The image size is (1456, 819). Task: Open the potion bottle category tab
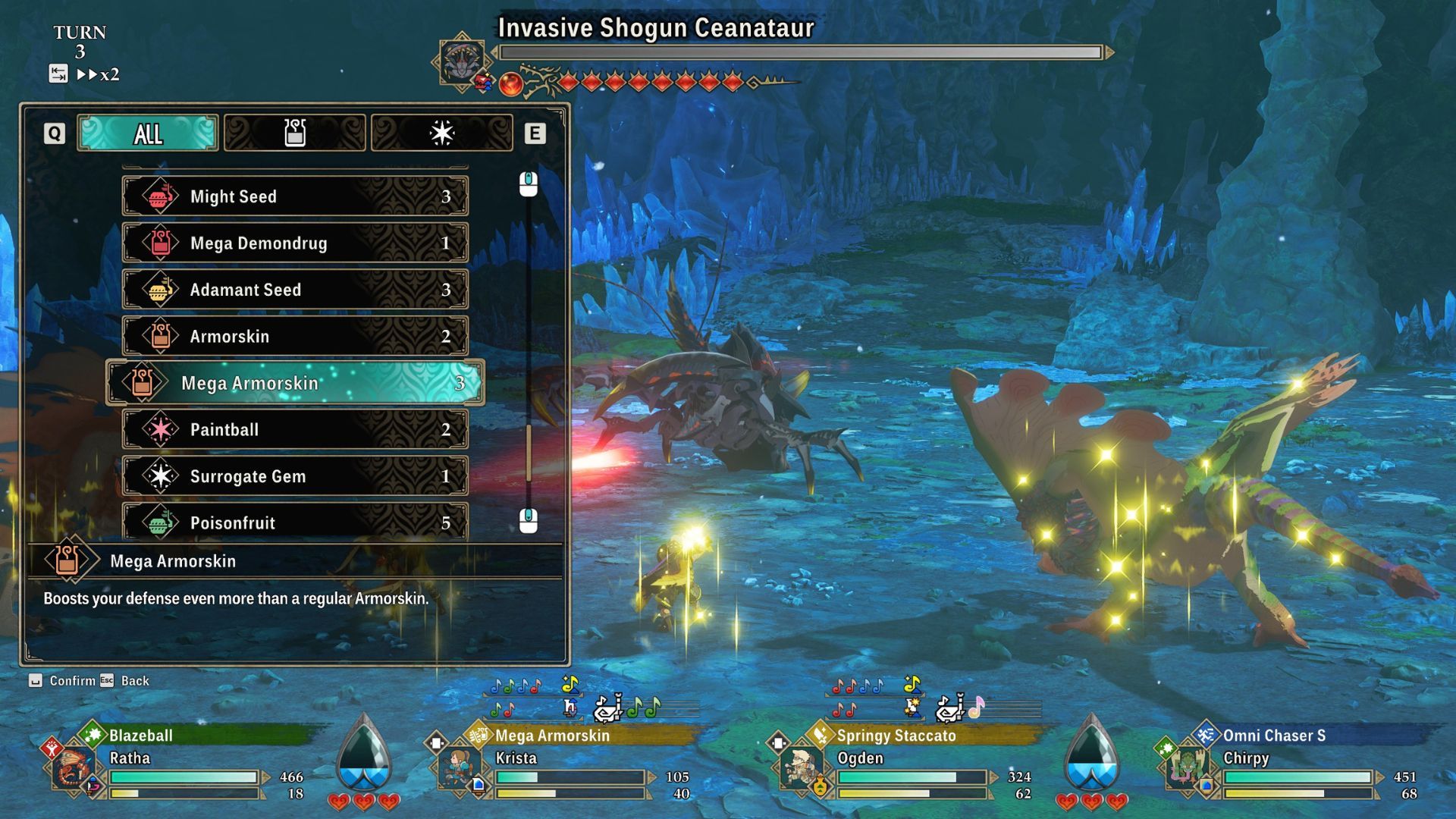294,133
